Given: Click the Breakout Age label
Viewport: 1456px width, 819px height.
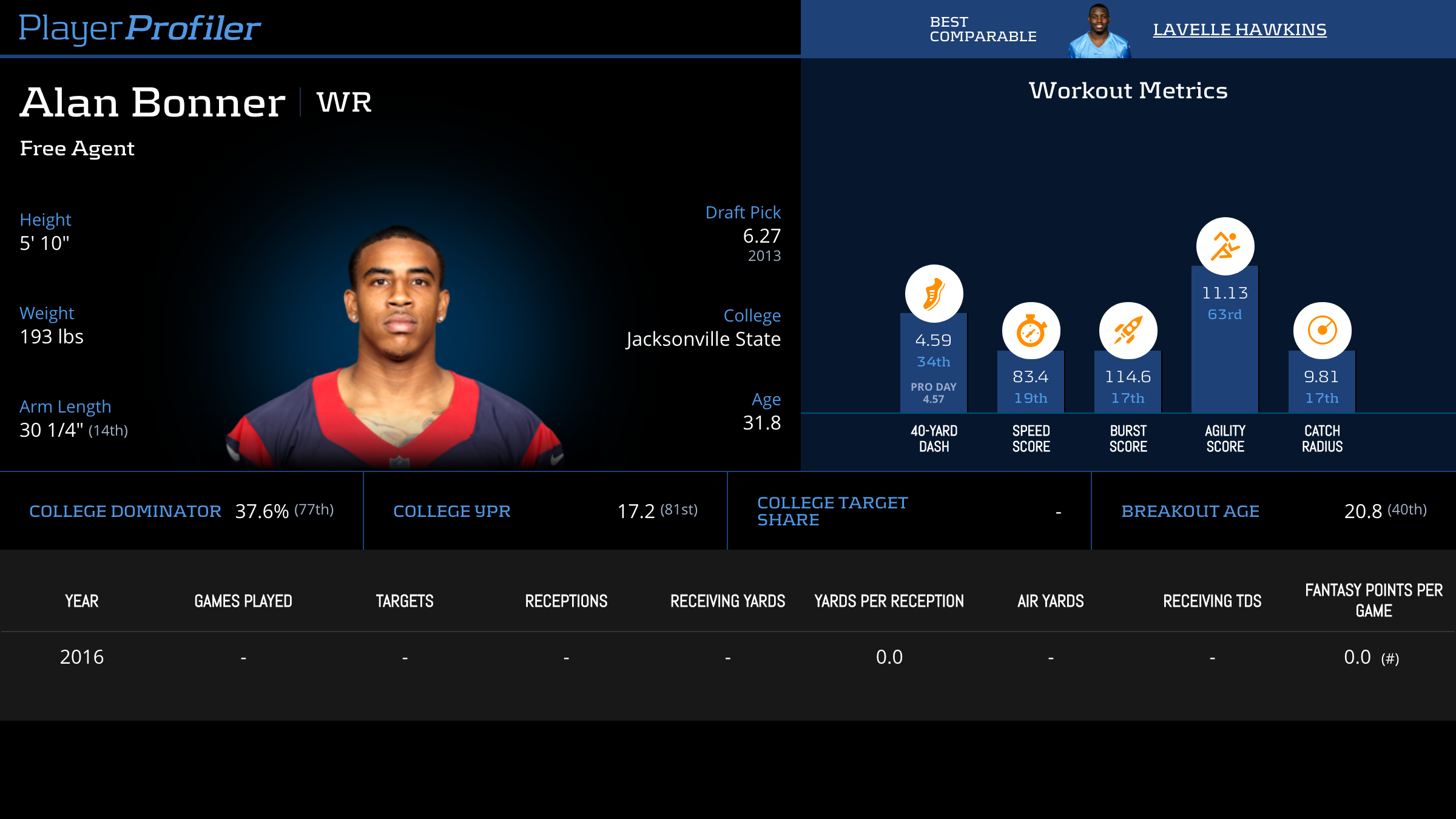Looking at the screenshot, I should point(1190,511).
